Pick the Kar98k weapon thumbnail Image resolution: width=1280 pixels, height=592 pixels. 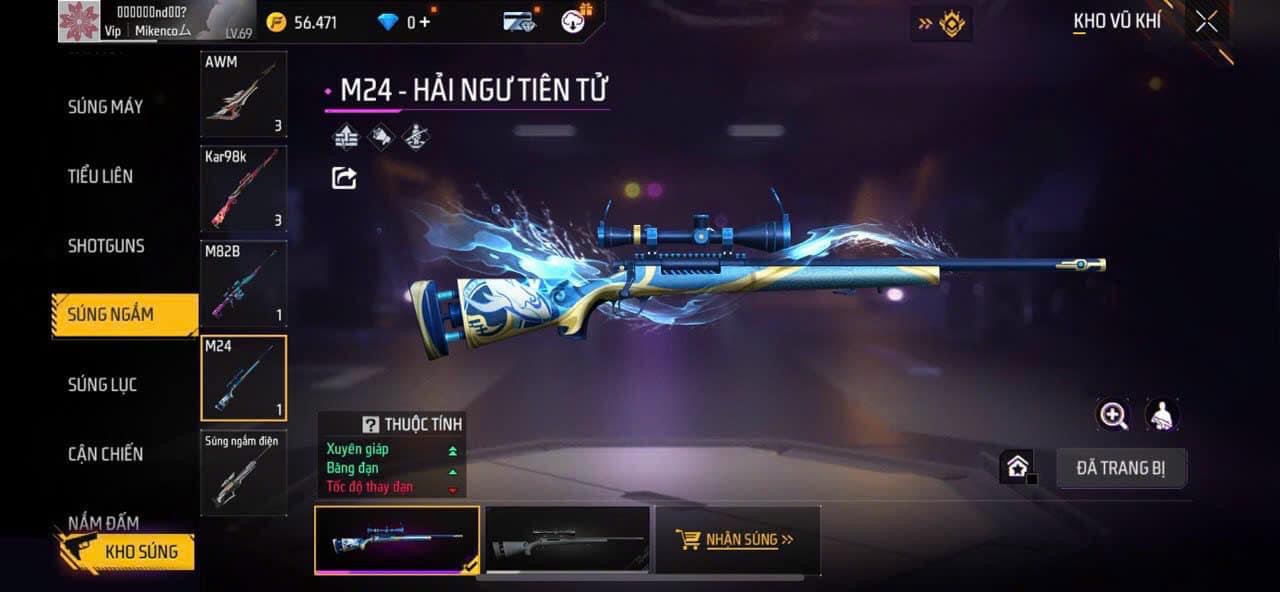[x=243, y=189]
